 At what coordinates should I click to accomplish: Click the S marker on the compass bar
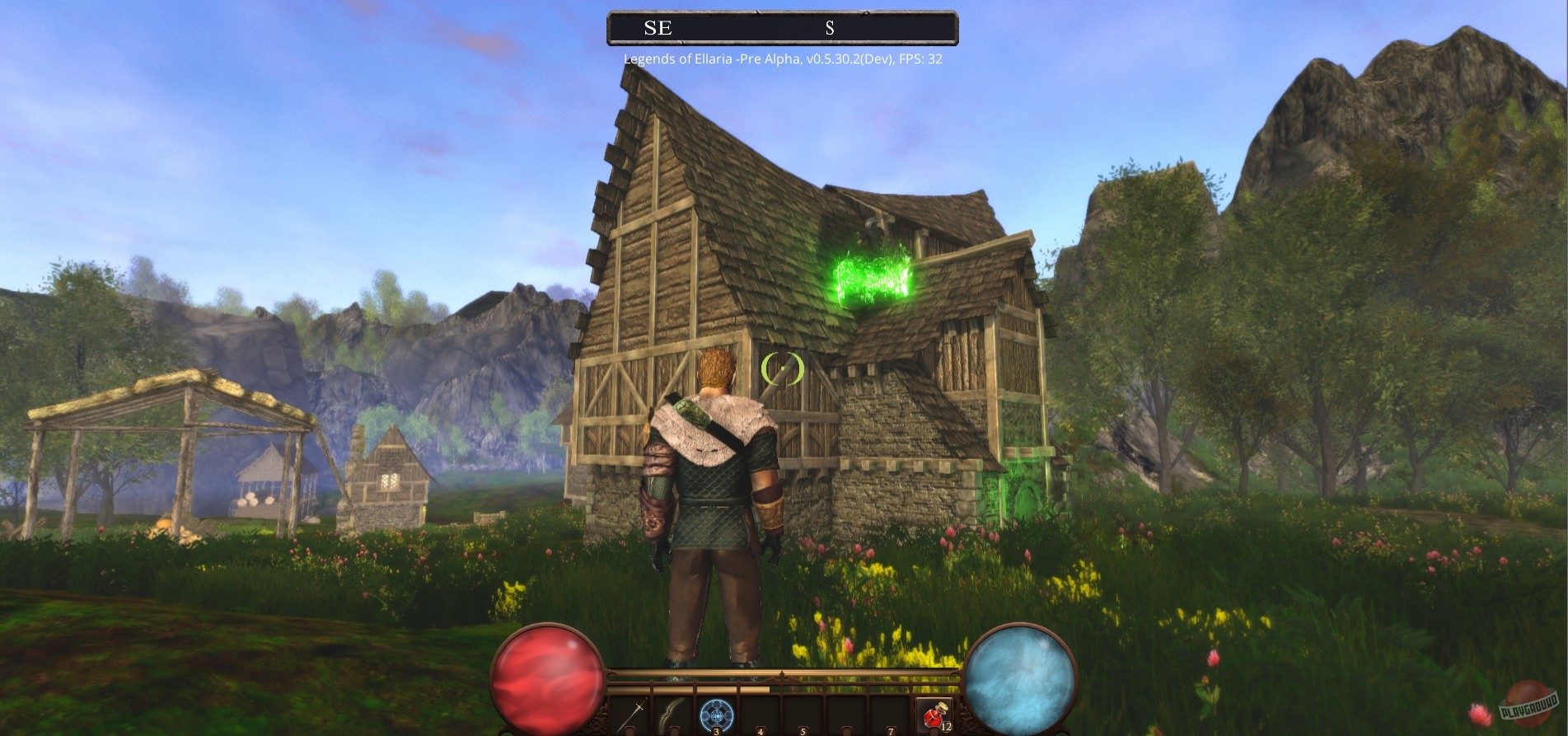830,28
